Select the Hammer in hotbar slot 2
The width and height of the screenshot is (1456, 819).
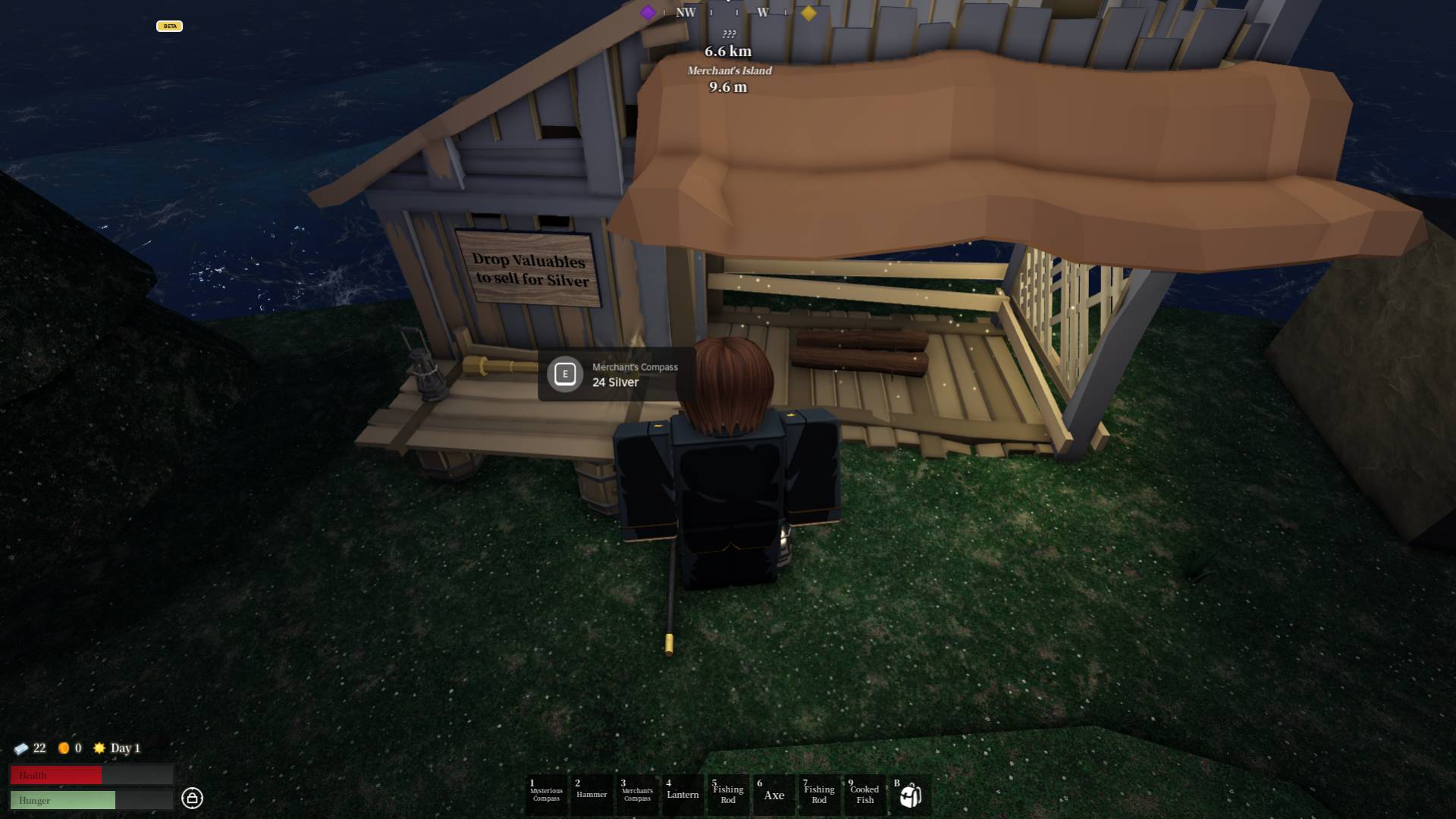(591, 794)
